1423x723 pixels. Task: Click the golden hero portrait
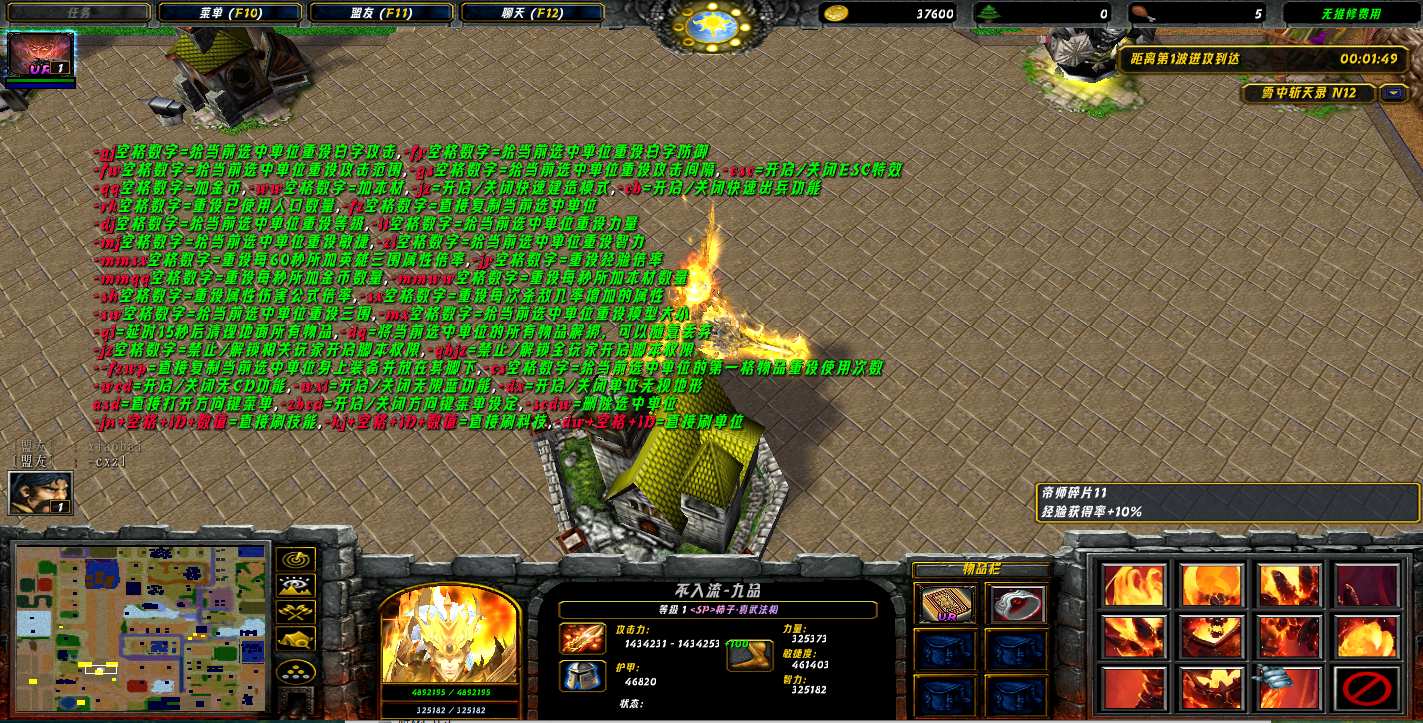(x=449, y=635)
